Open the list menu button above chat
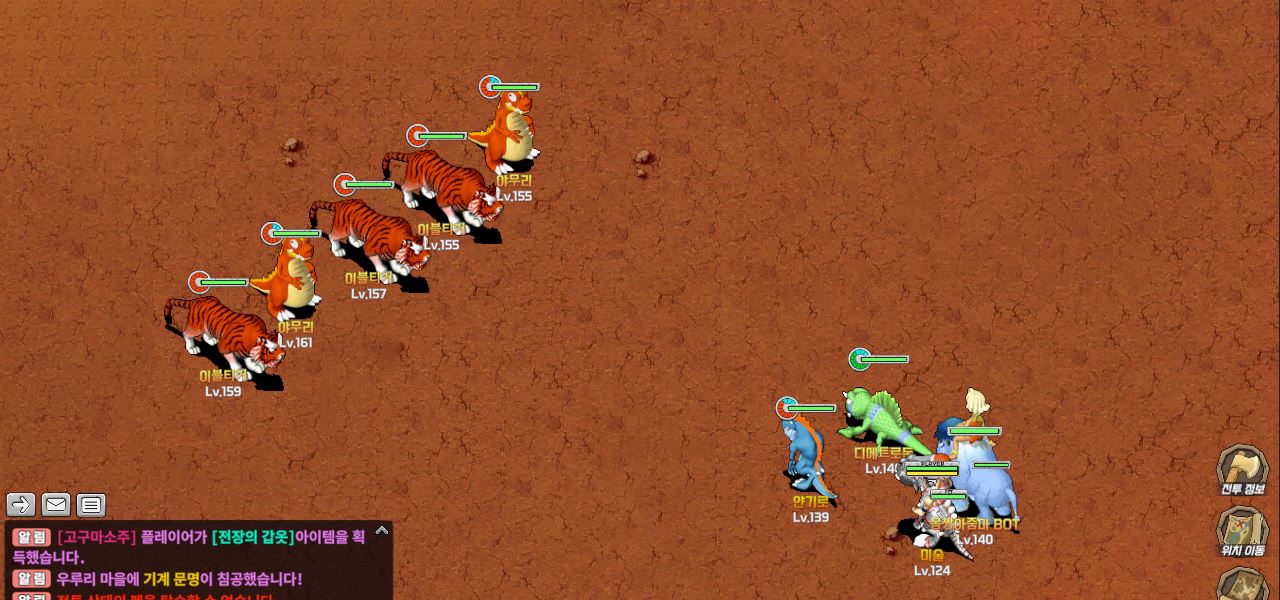1280x600 pixels. point(91,505)
